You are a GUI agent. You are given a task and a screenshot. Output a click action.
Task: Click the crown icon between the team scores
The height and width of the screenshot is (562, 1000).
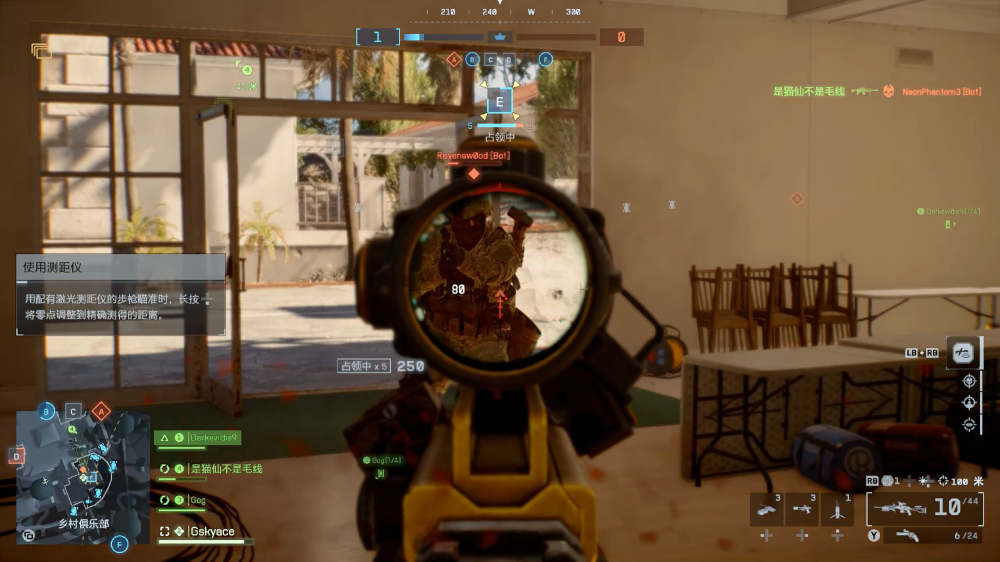pyautogui.click(x=499, y=37)
